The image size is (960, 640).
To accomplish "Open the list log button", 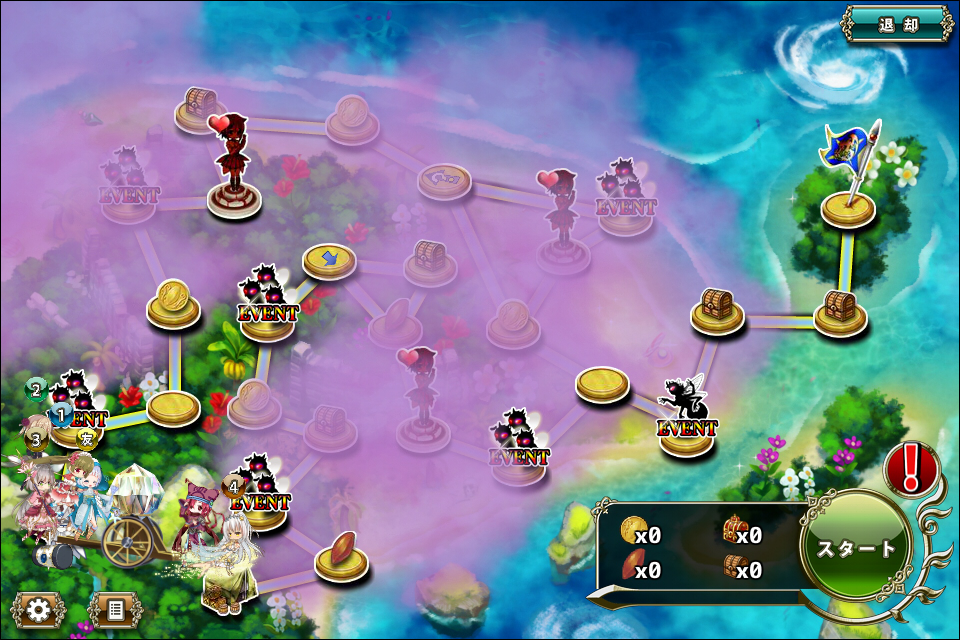I will (x=114, y=609).
